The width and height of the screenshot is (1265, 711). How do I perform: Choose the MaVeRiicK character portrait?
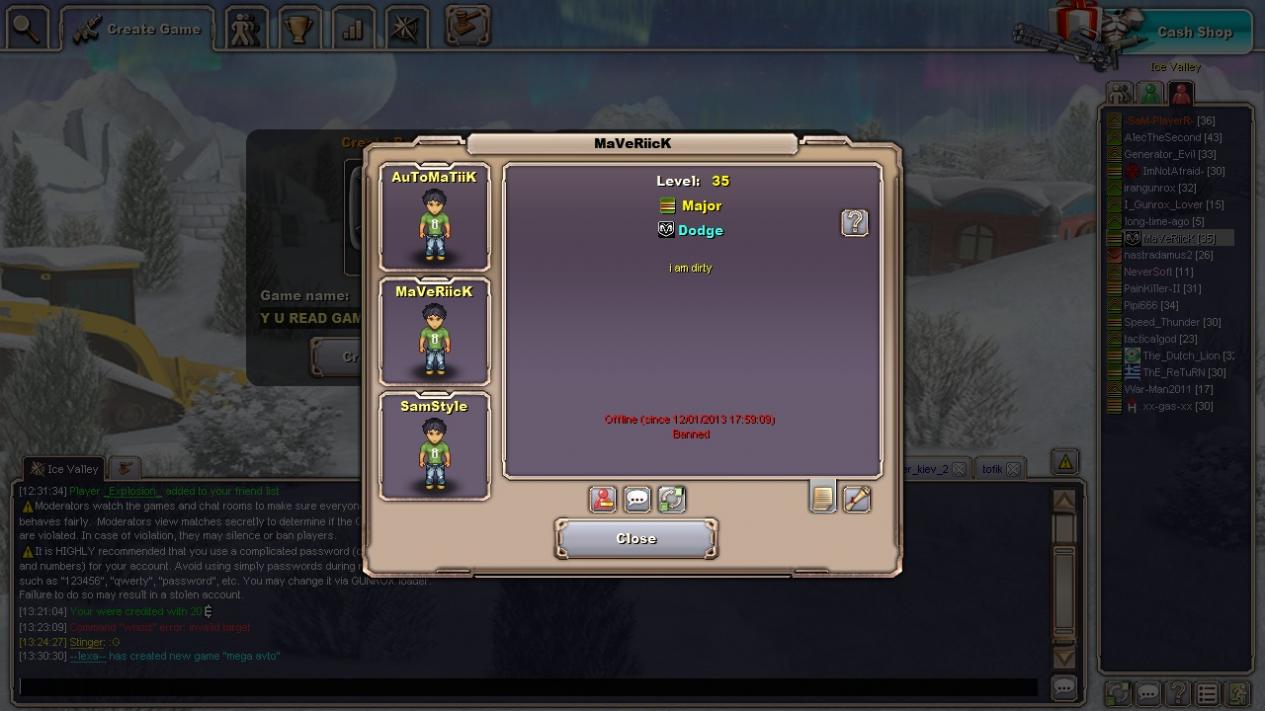click(434, 332)
